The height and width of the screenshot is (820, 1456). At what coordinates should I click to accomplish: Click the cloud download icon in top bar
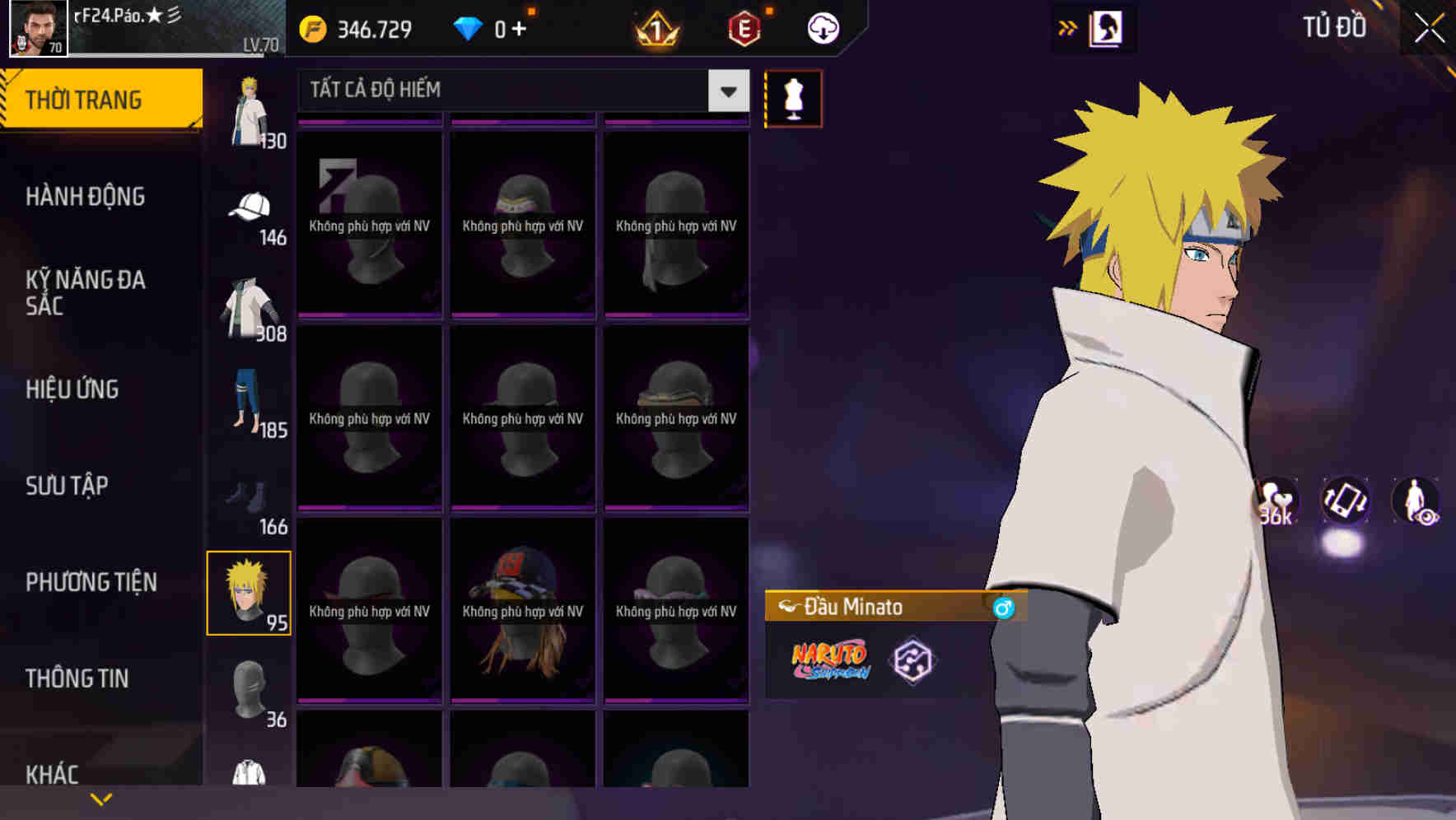pyautogui.click(x=822, y=27)
